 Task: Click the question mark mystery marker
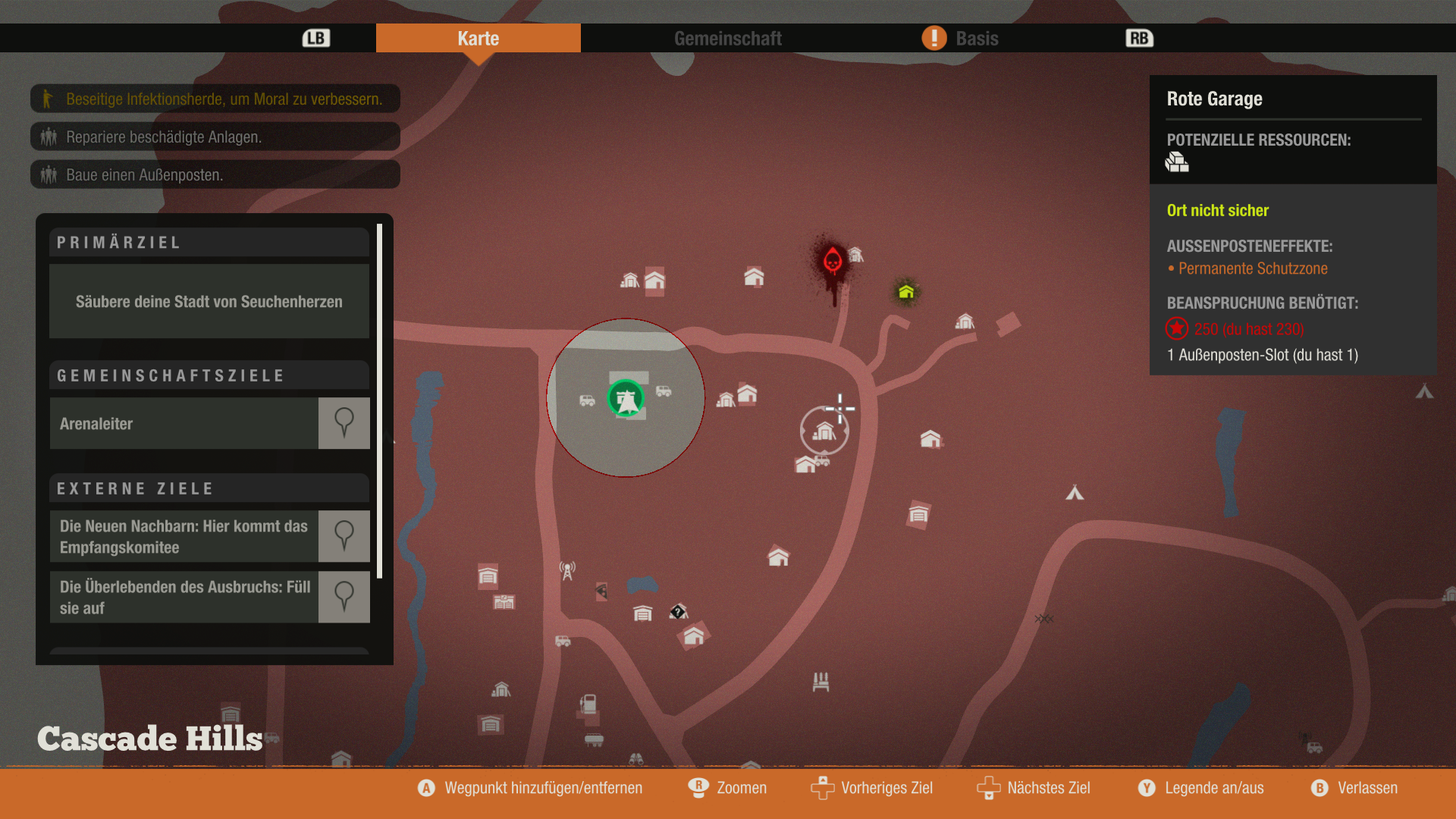pos(678,612)
